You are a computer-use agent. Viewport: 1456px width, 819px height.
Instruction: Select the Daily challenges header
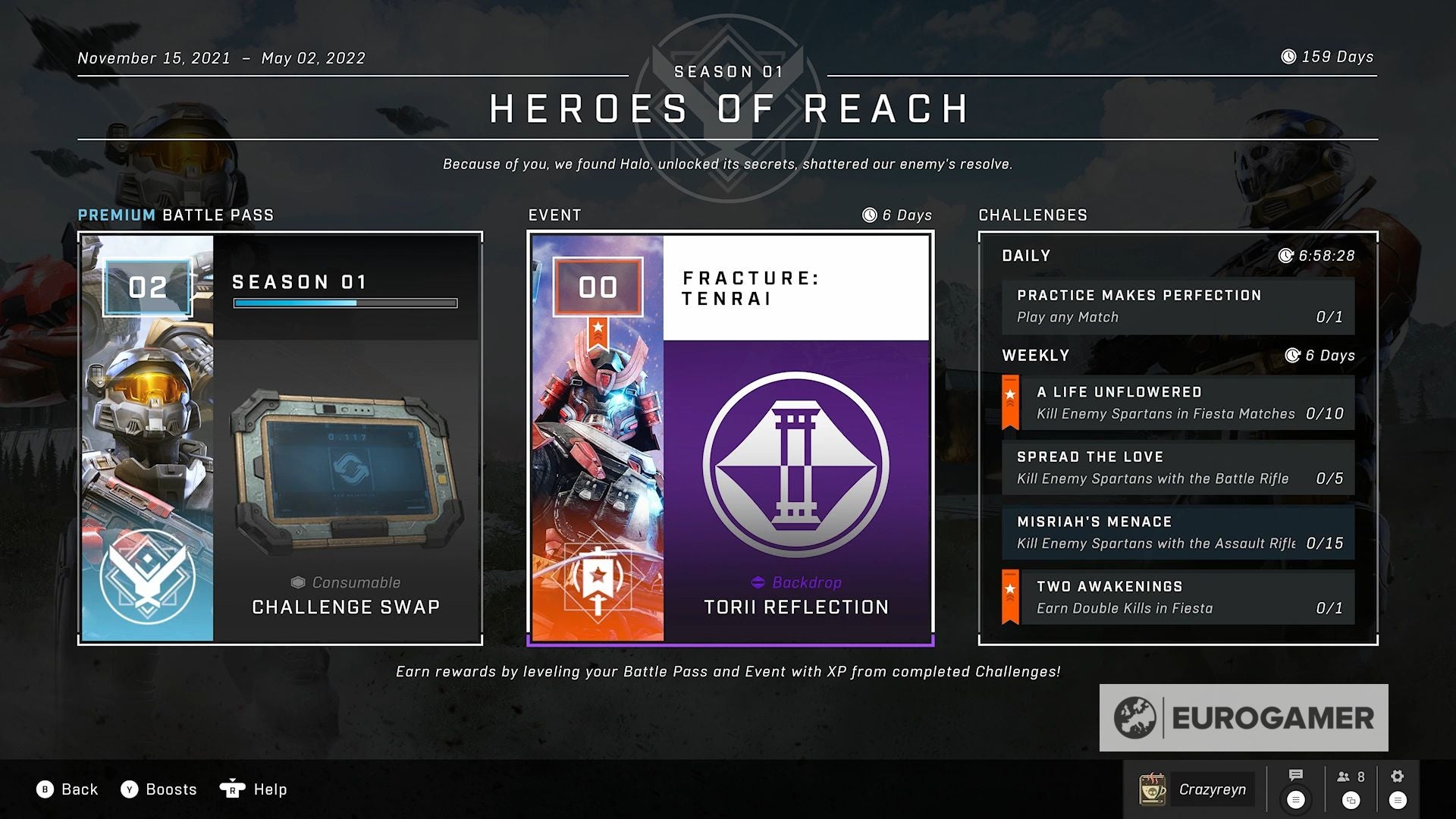click(1025, 256)
